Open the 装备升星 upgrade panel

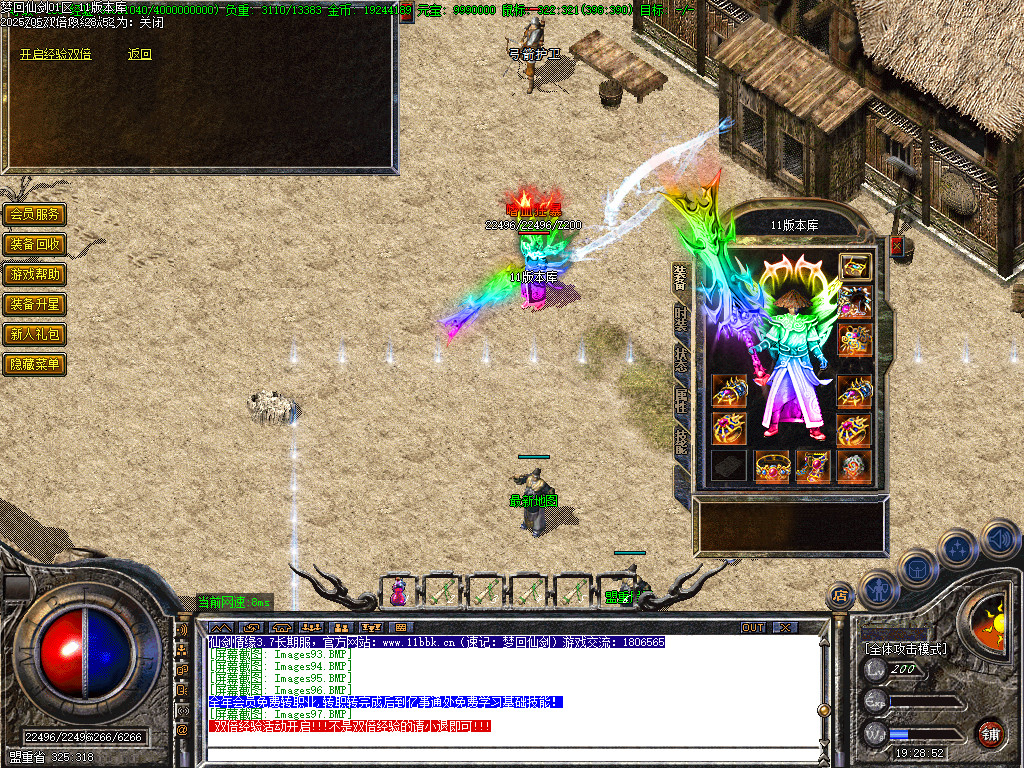(35, 304)
